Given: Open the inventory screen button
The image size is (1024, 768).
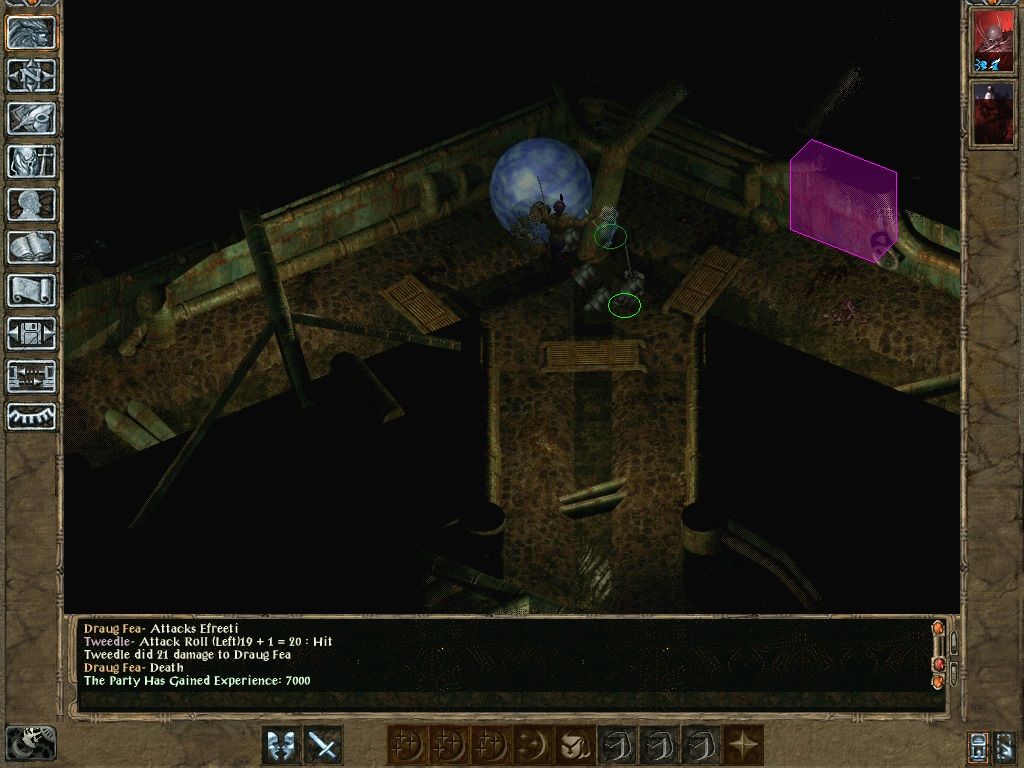Looking at the screenshot, I should (32, 162).
